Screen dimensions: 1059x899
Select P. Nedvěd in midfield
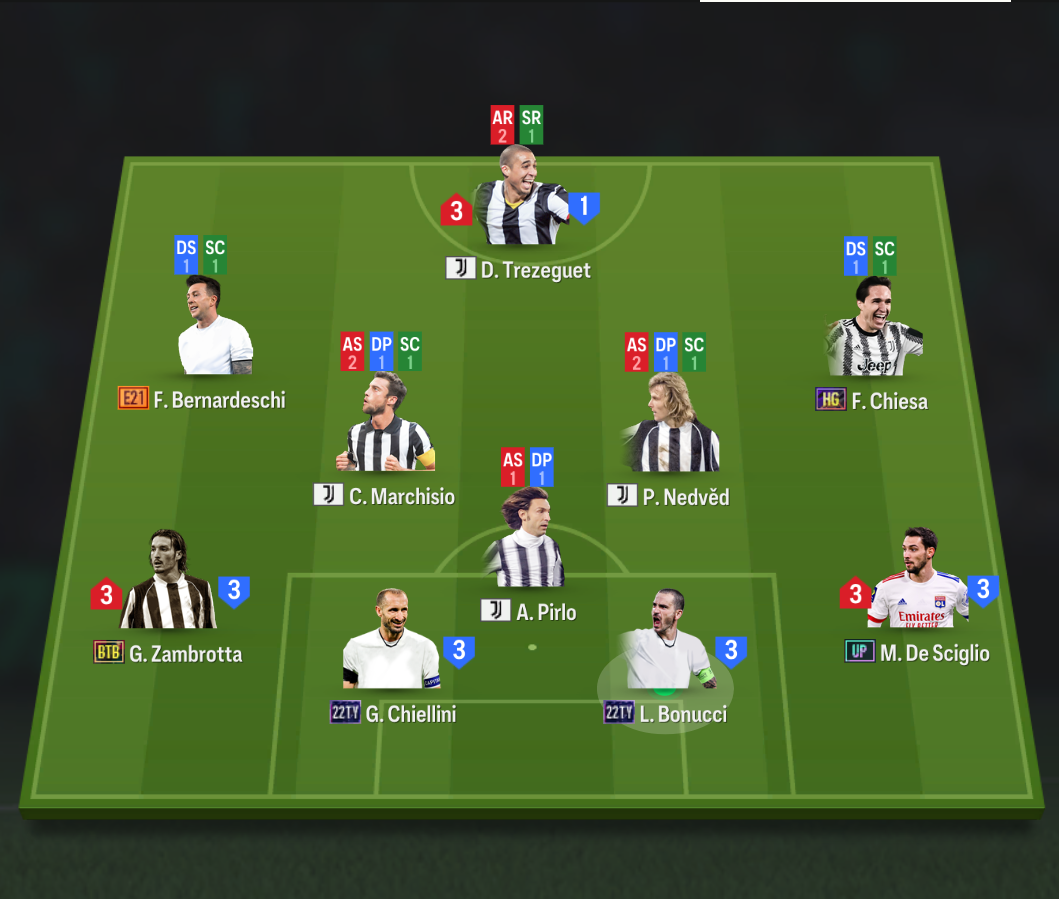coord(670,425)
